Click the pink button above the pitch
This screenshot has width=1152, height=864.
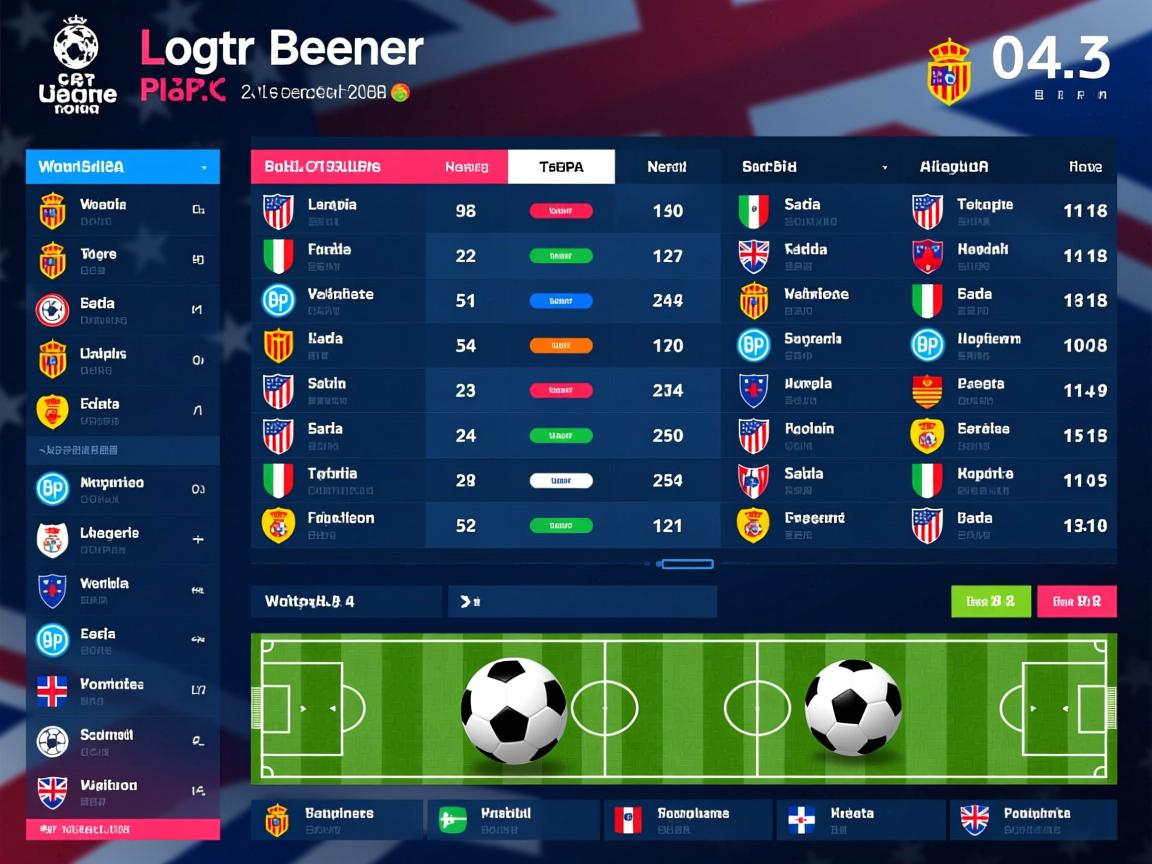coord(1076,601)
